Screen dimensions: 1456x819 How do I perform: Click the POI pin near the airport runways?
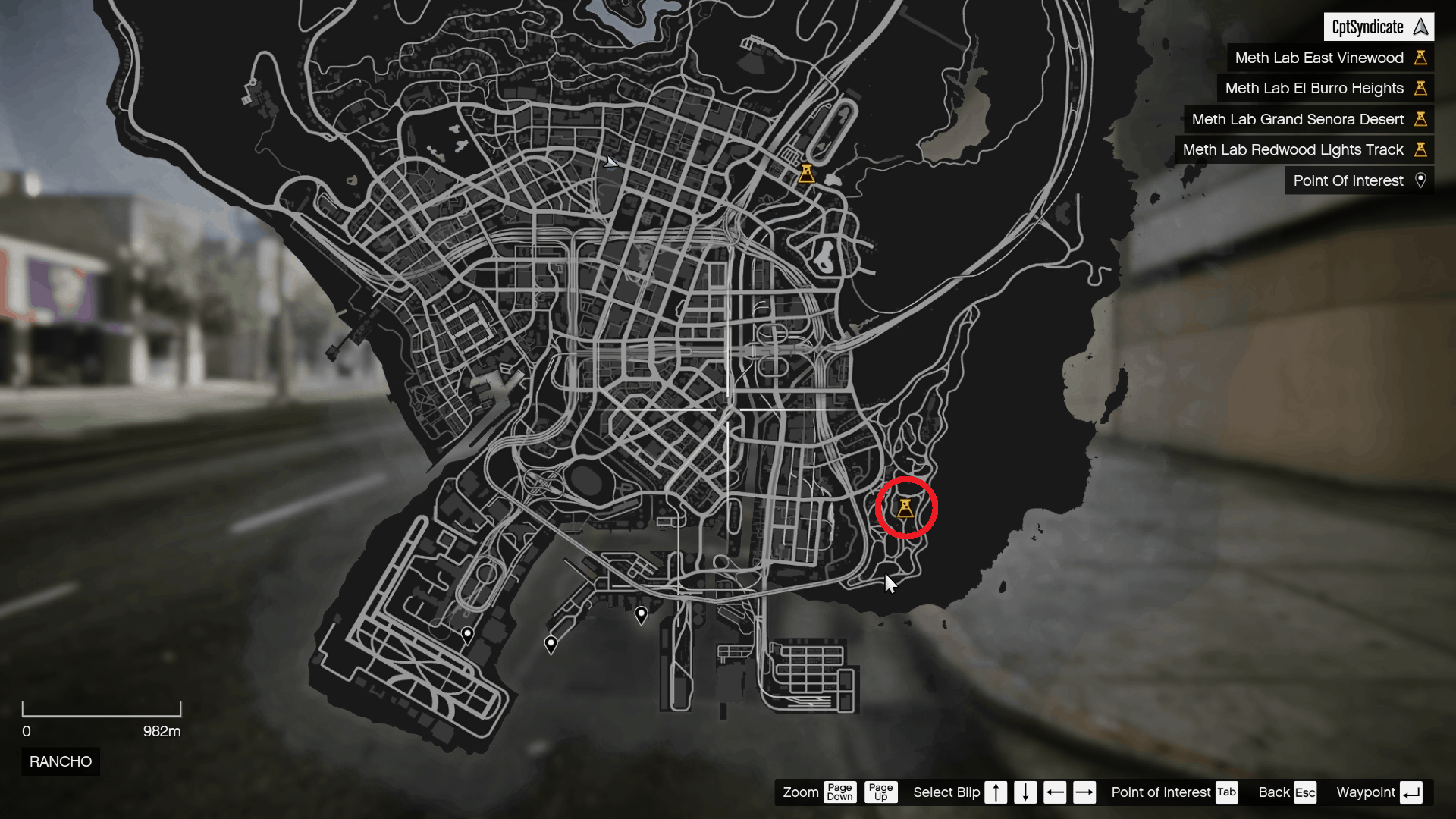click(467, 635)
